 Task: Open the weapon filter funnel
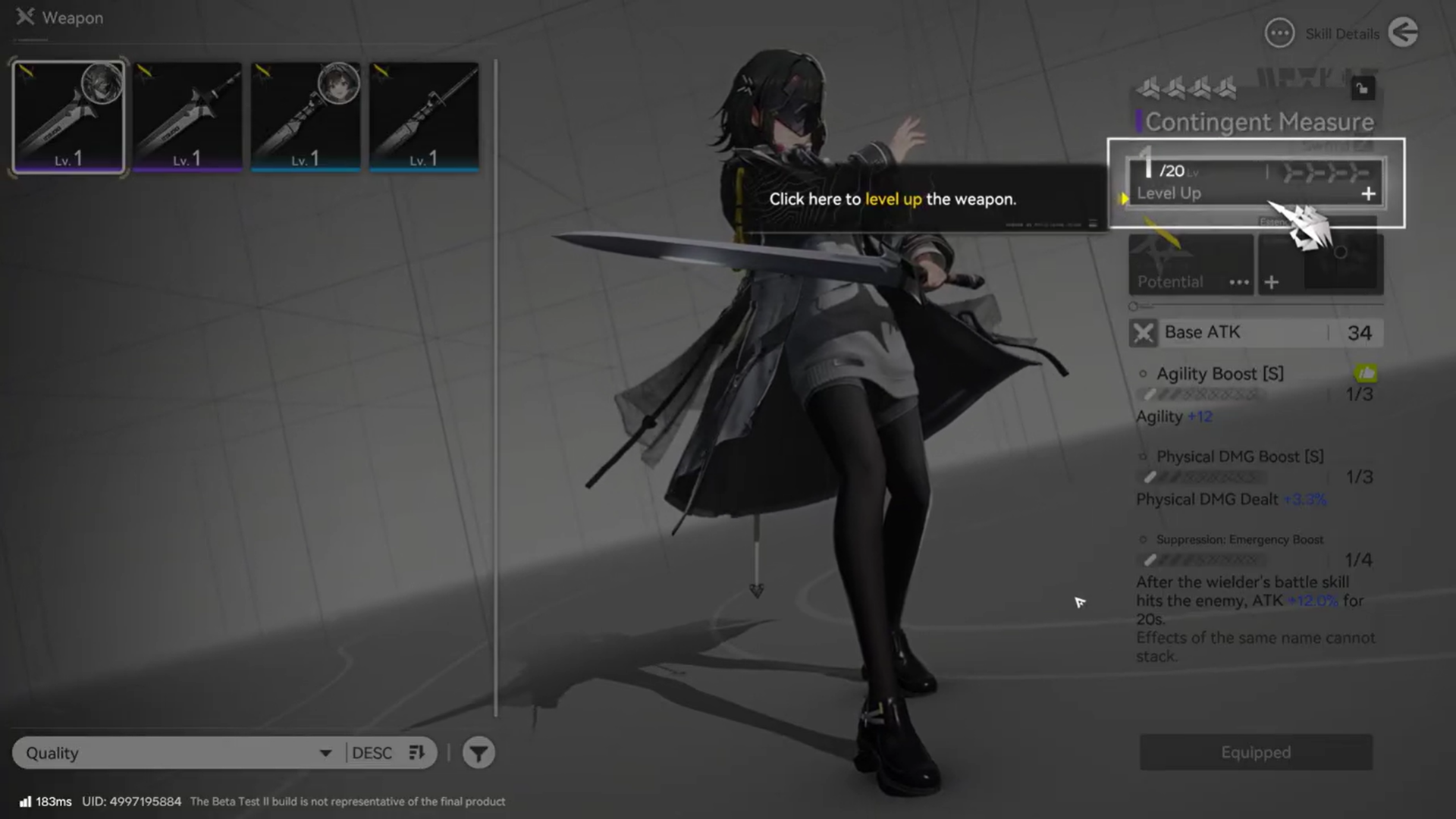click(479, 753)
